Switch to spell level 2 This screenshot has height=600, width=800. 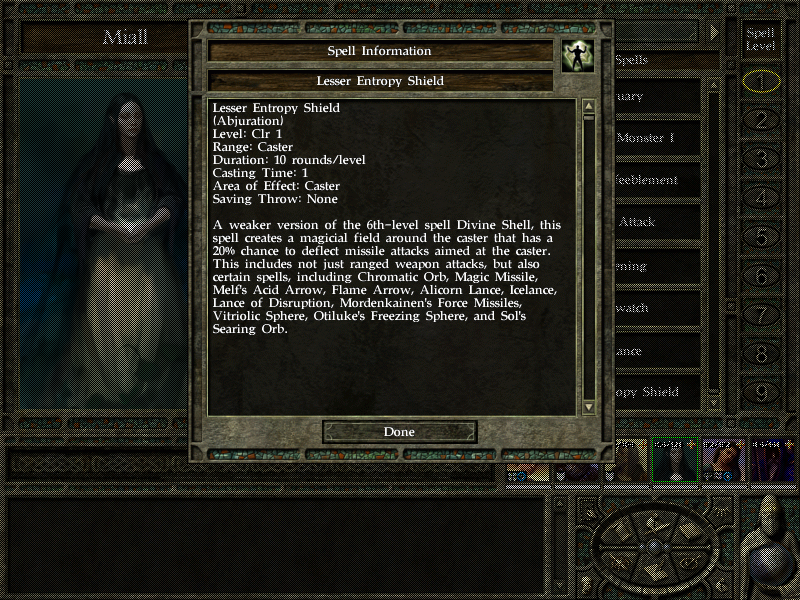pos(762,120)
